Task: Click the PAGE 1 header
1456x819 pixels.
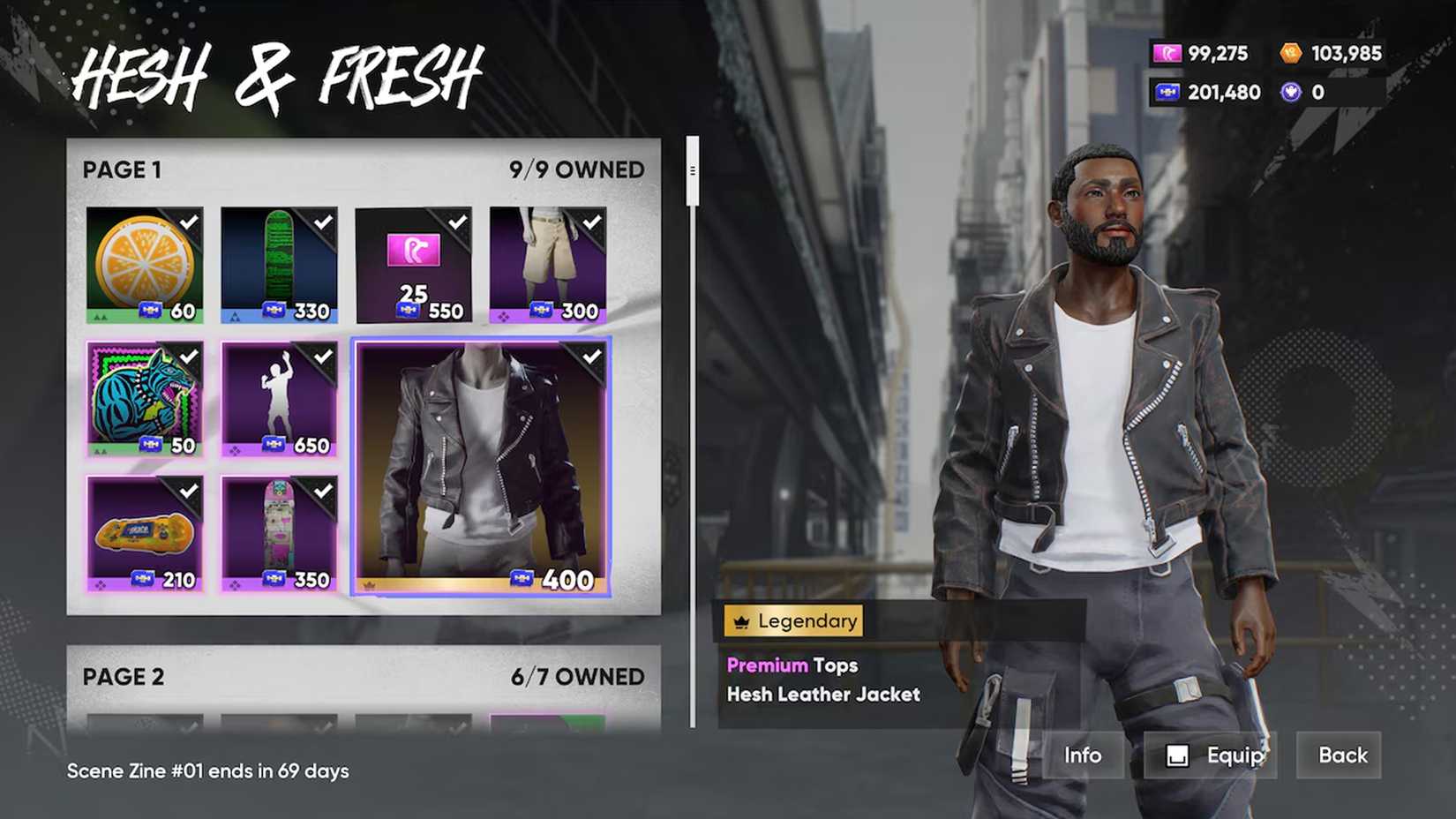Action: tap(121, 169)
